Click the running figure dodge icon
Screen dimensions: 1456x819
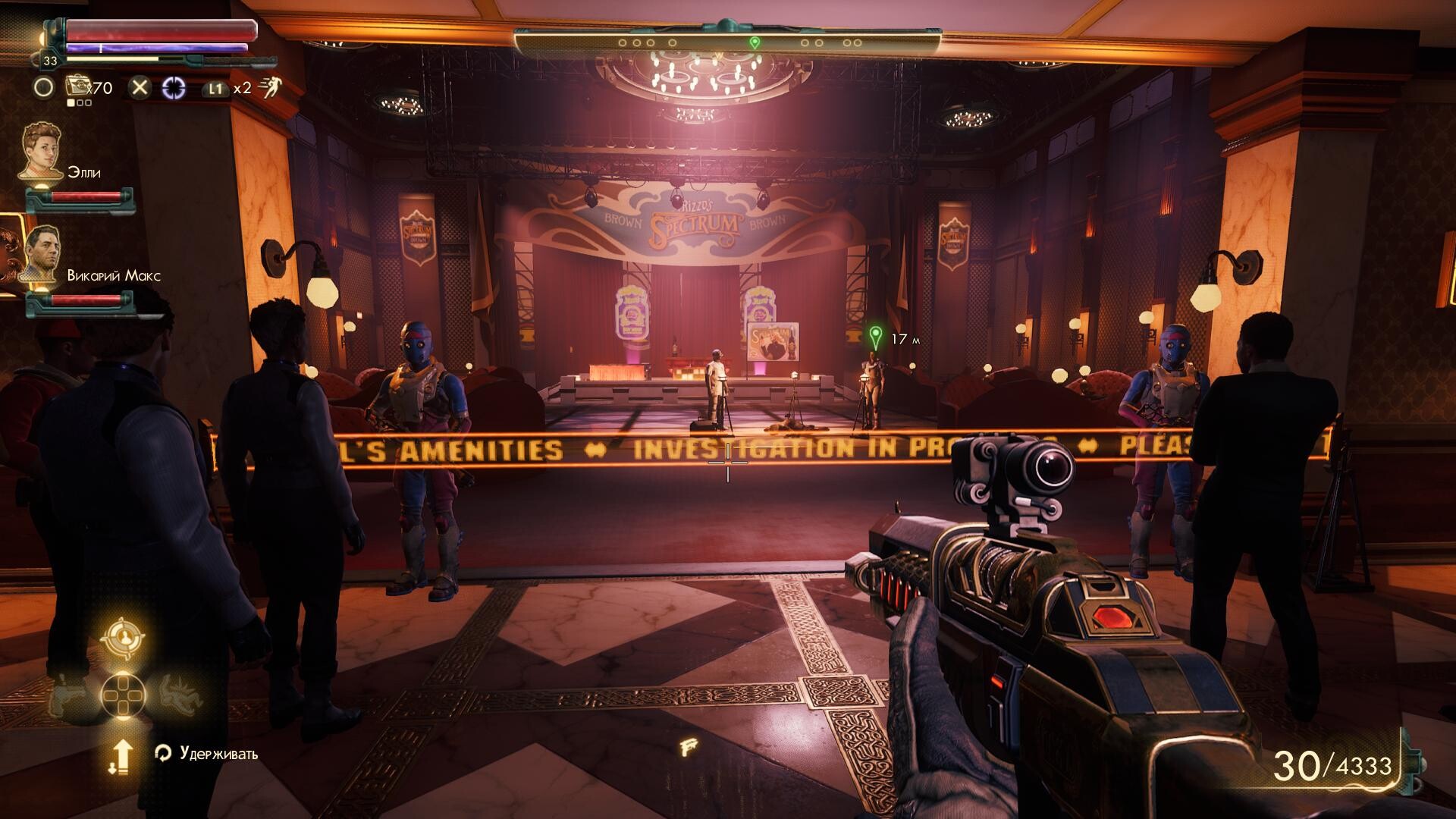coord(268,88)
